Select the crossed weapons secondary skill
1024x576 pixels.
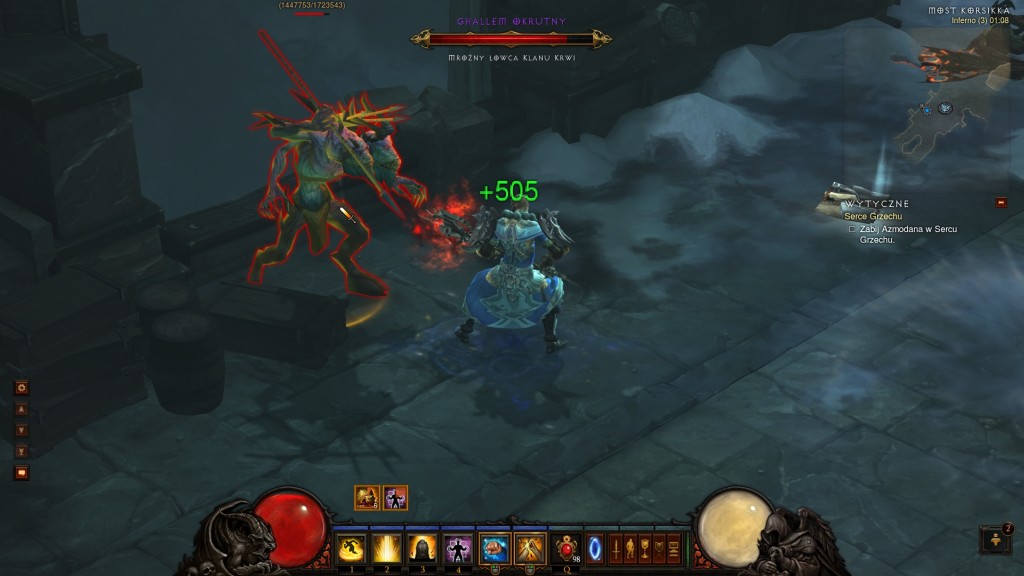coord(529,548)
